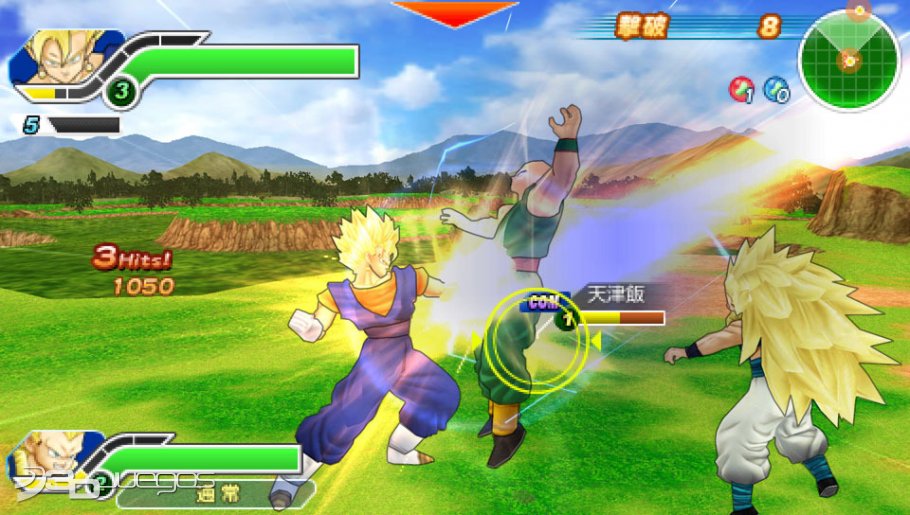Click the red orb counter icon
The image size is (910, 515).
741,89
